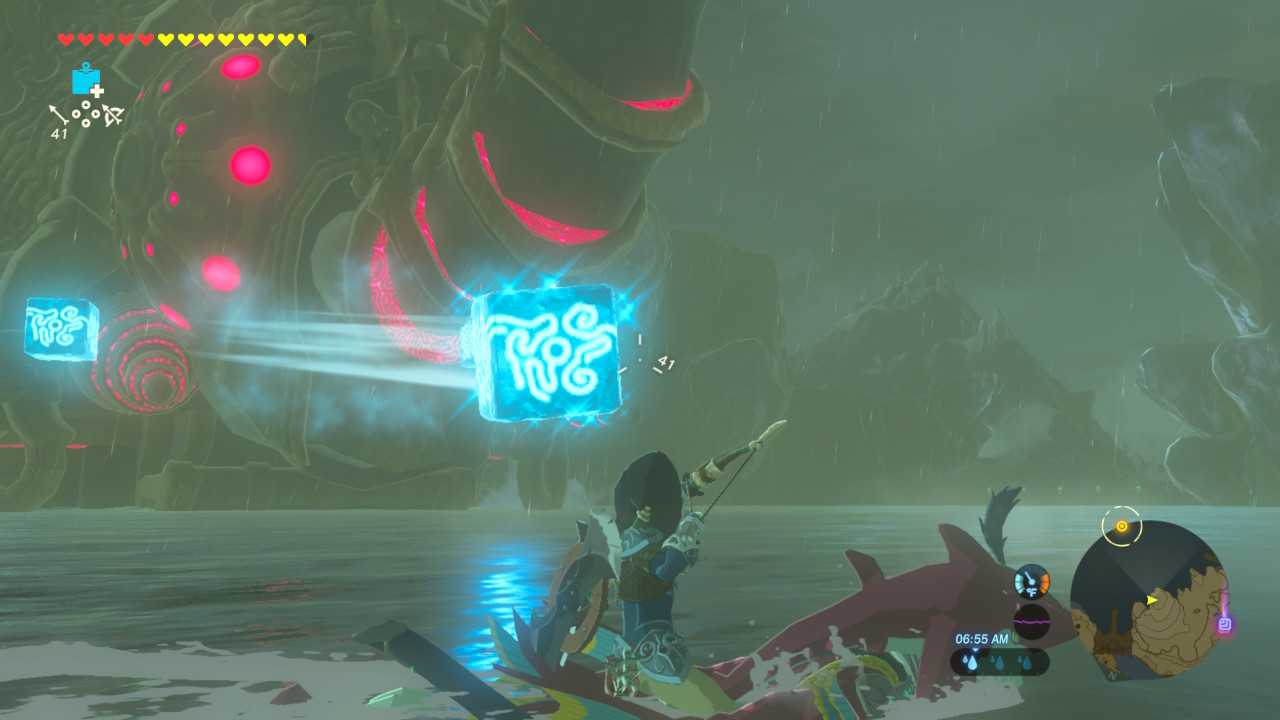Select the blue Cryonis rune icon
Image resolution: width=1280 pixels, height=720 pixels.
click(x=86, y=80)
